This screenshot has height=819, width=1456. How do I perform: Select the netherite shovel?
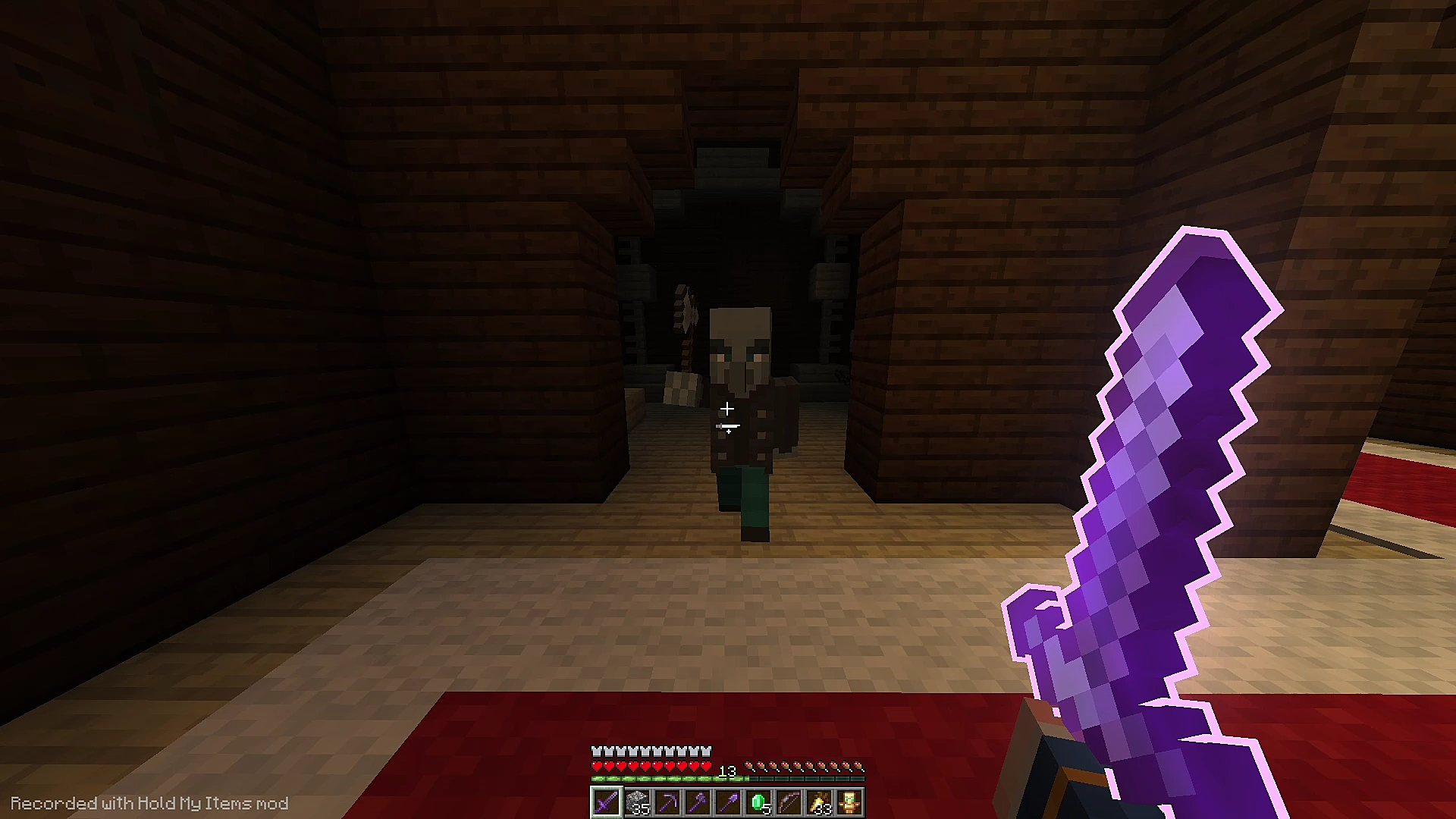730,802
